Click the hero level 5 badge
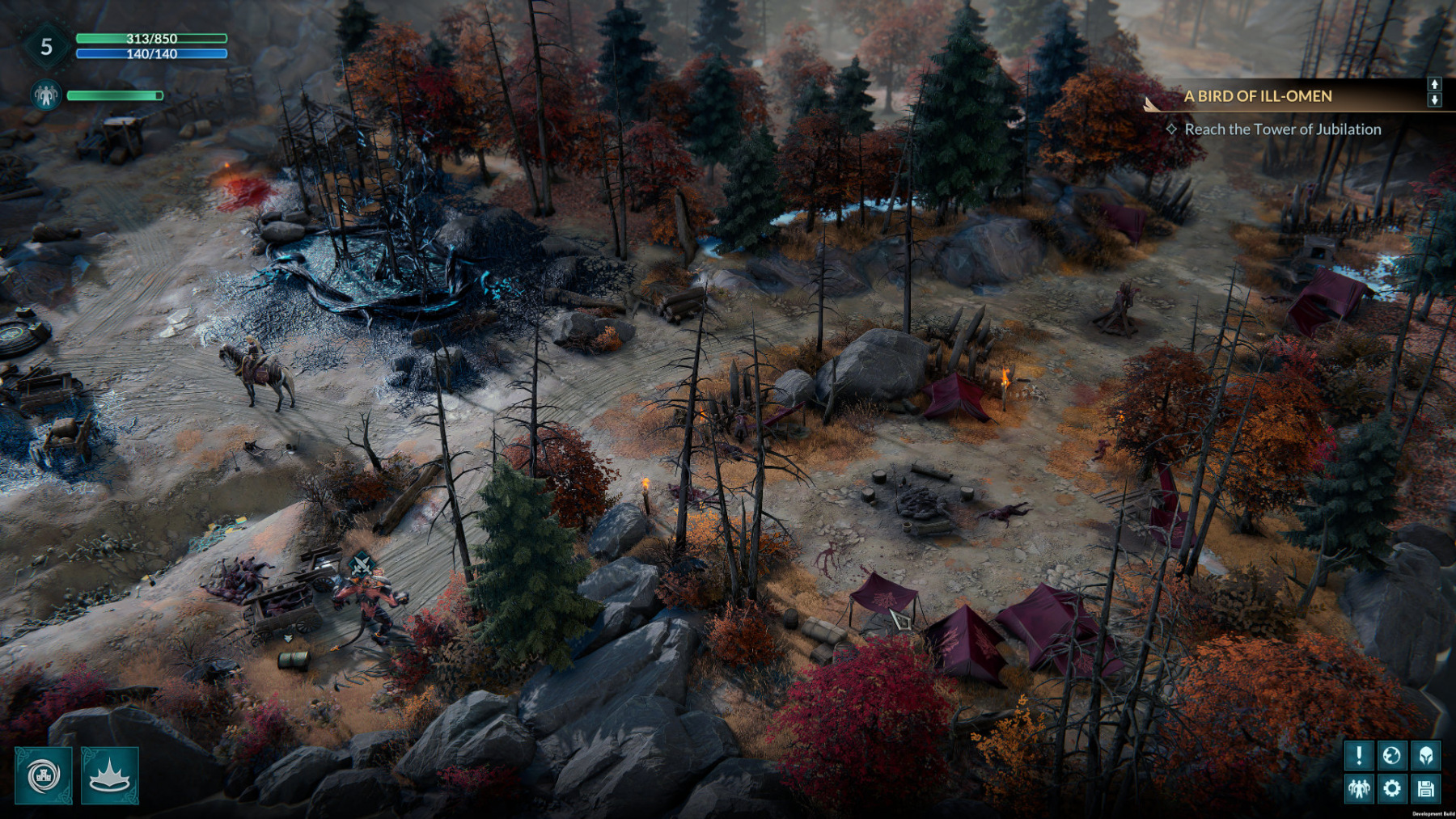Viewport: 1456px width, 819px height. pyautogui.click(x=46, y=47)
